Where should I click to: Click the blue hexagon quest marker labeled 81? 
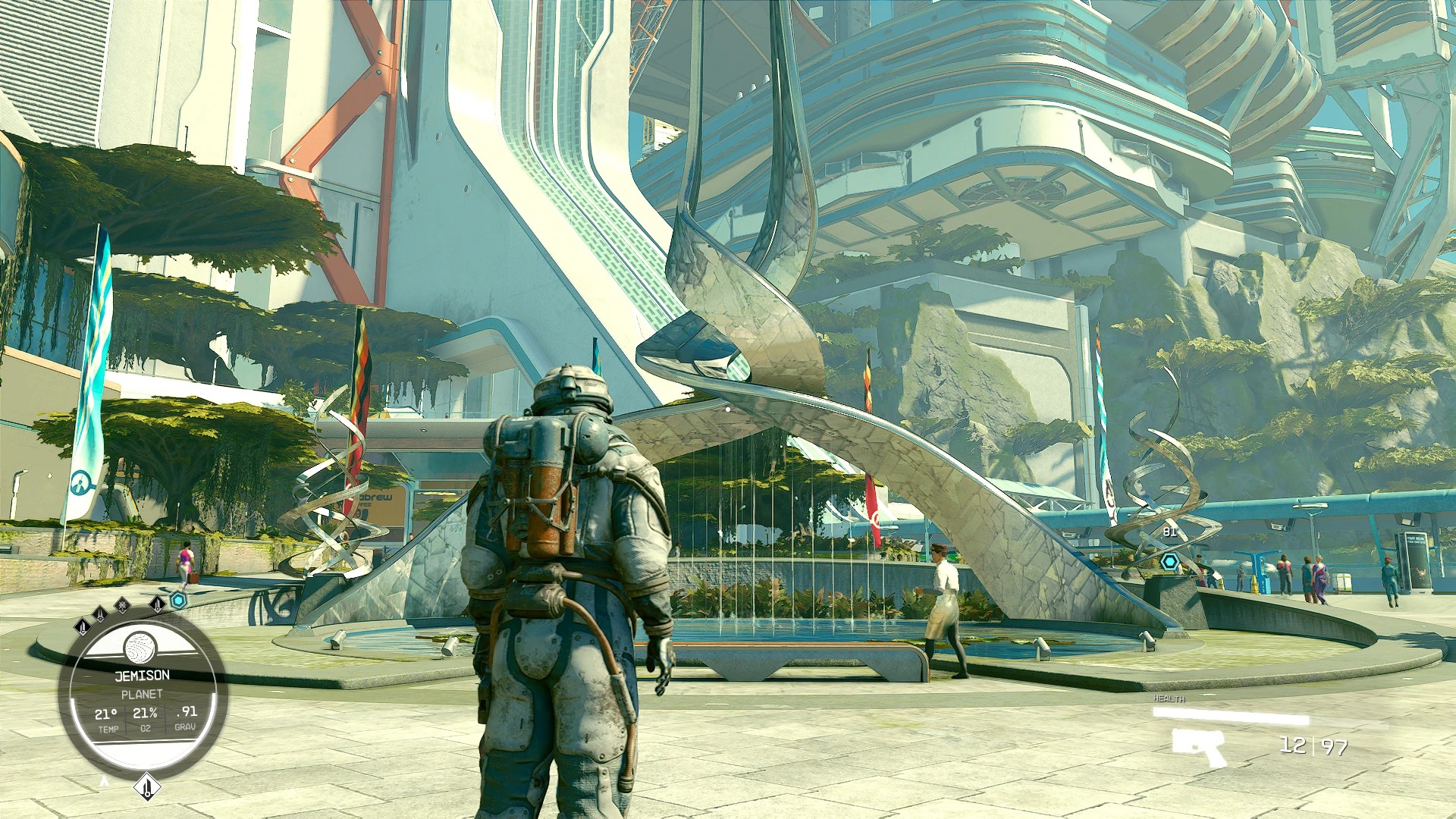1170,562
